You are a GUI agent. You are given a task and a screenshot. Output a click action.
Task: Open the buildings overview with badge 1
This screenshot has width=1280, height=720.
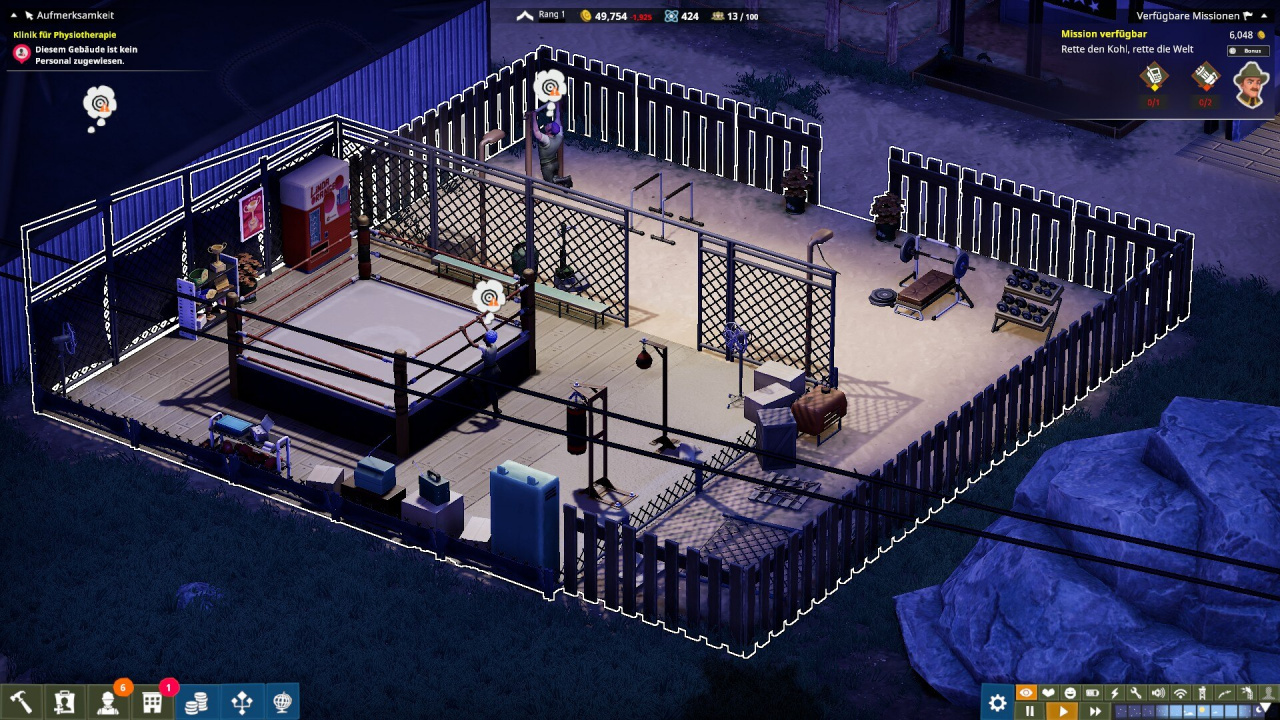click(x=152, y=702)
